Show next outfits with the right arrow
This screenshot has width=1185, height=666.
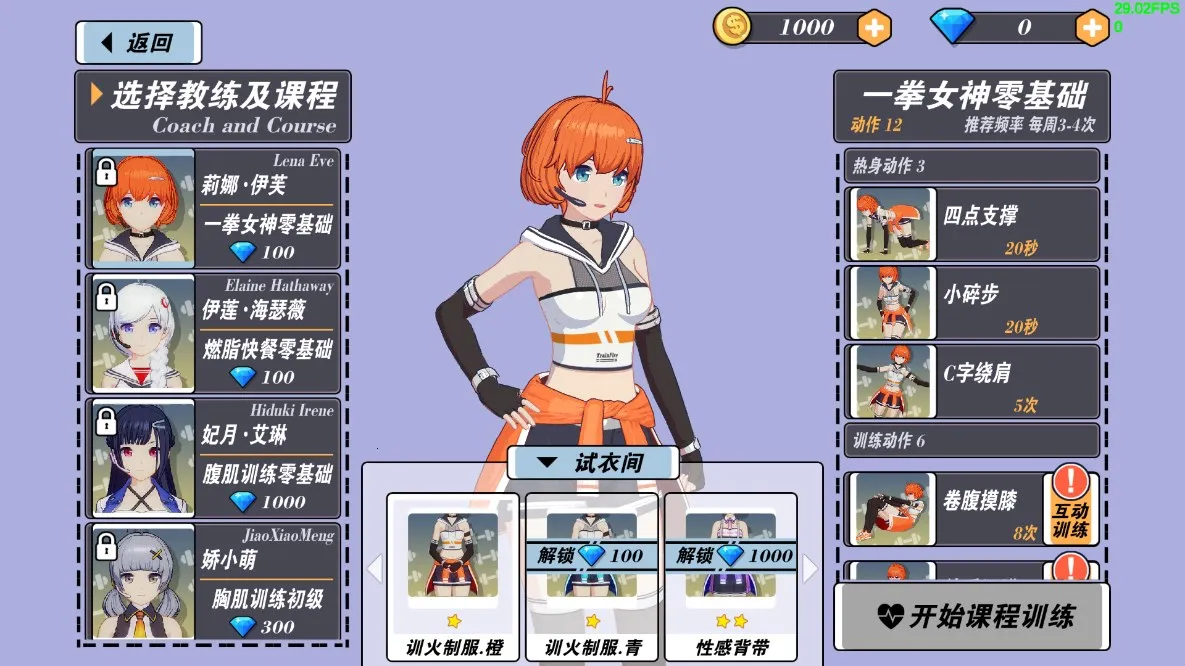pos(809,569)
